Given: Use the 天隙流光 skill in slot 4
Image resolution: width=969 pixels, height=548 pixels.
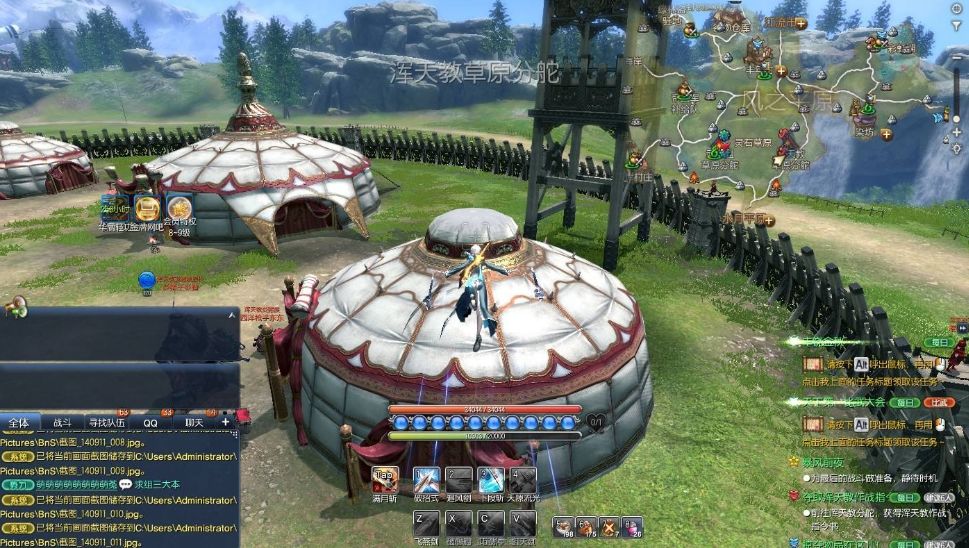Looking at the screenshot, I should click(x=523, y=480).
